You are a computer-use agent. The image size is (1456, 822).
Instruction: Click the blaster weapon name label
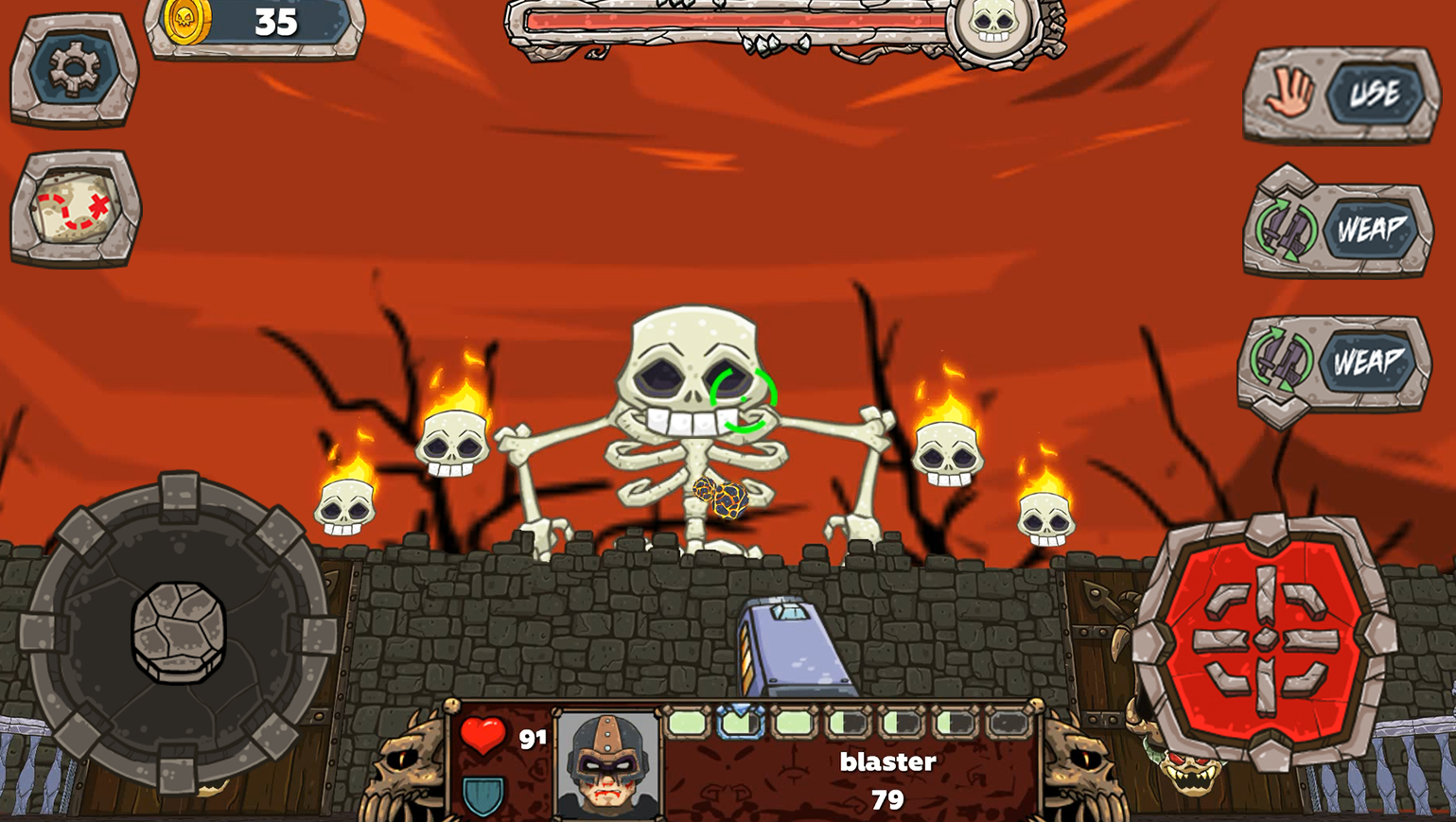[x=887, y=761]
